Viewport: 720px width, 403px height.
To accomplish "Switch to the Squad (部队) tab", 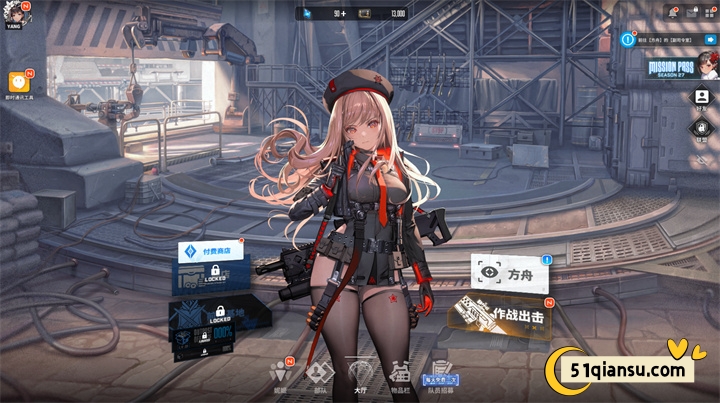I will (x=319, y=374).
